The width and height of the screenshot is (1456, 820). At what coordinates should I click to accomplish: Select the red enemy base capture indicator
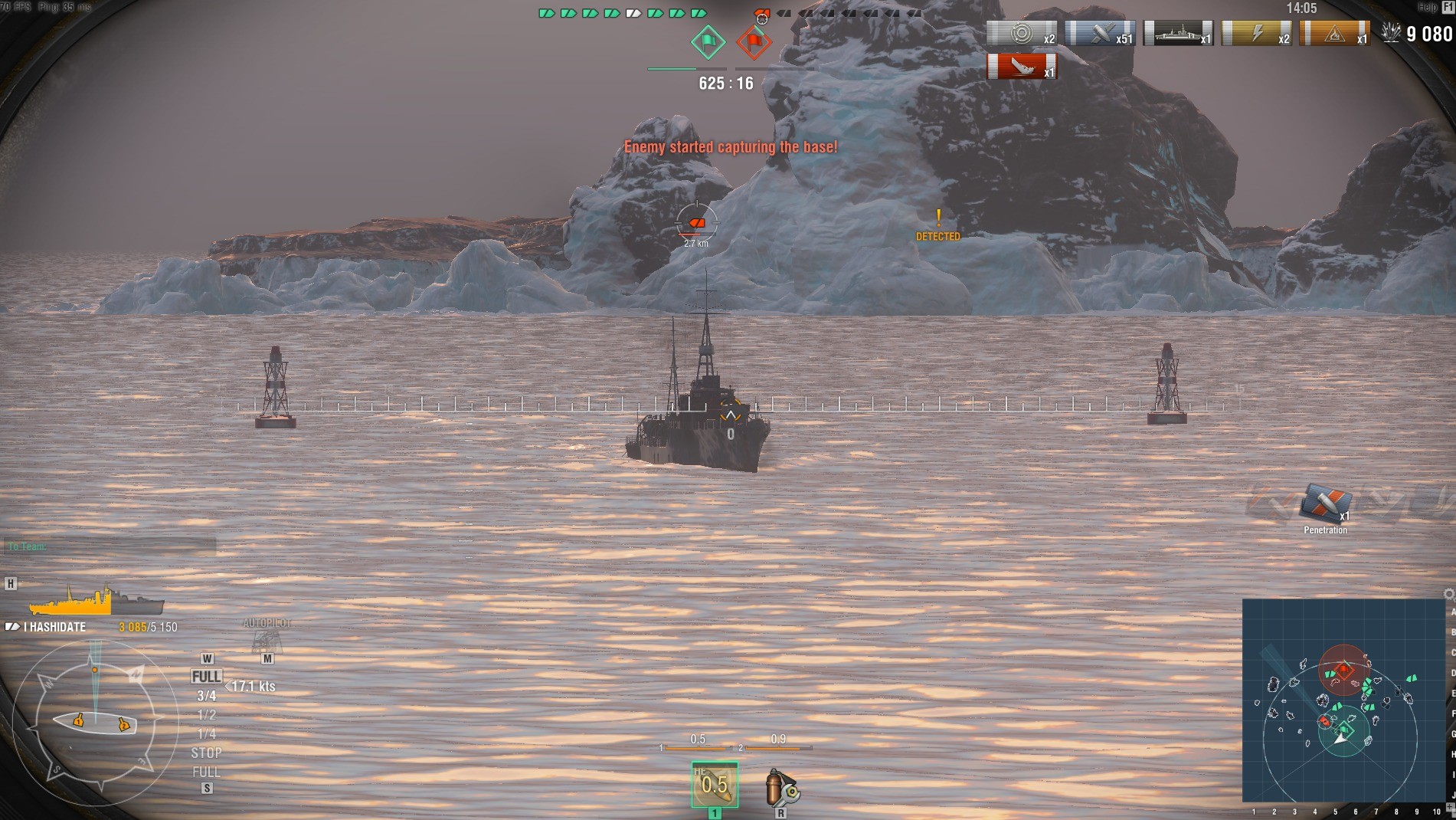click(754, 41)
